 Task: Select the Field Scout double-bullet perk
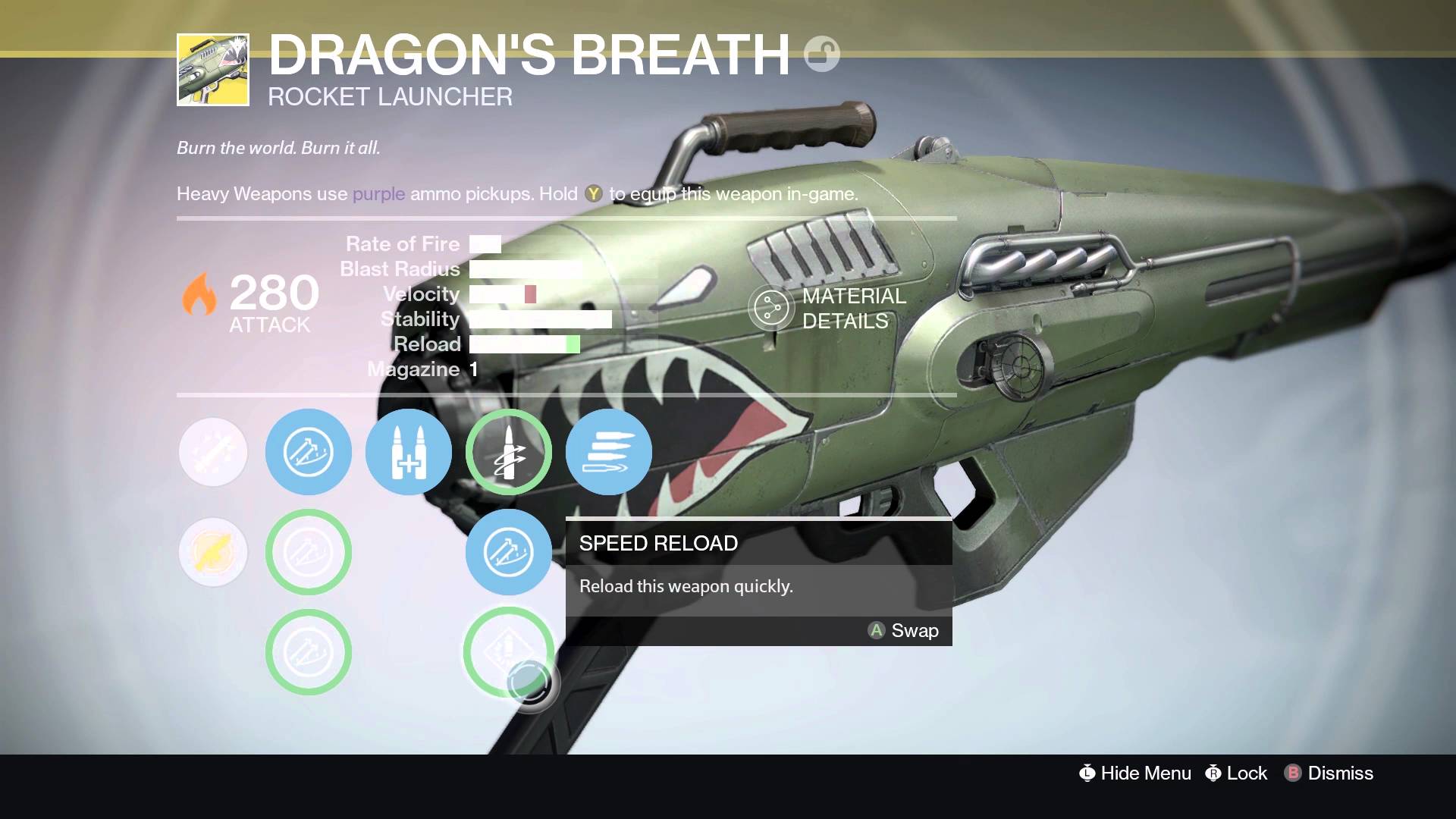pyautogui.click(x=408, y=451)
